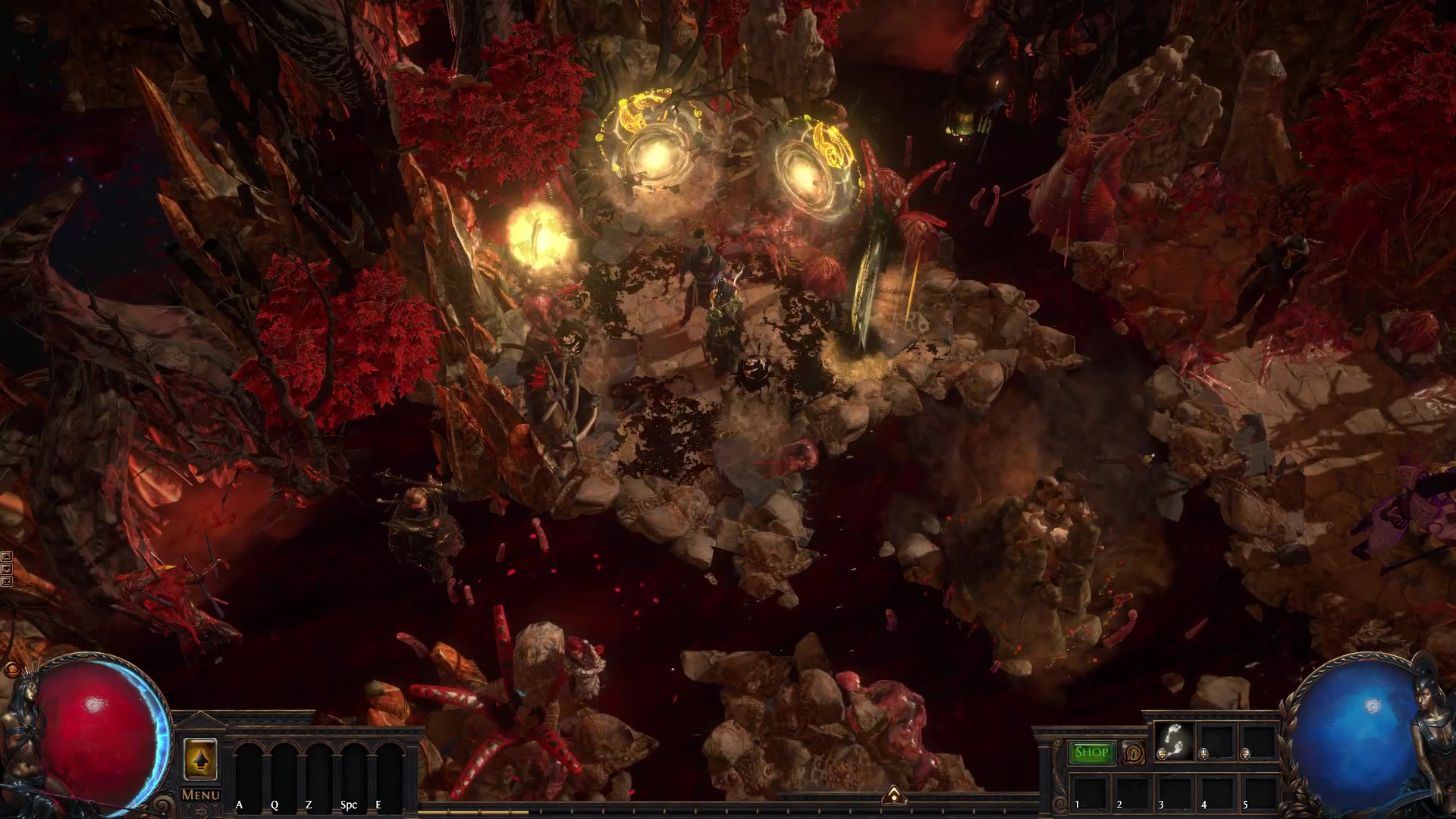This screenshot has width=1456, height=819.
Task: Open the orange info speech-bubble icon
Action: (x=1134, y=753)
